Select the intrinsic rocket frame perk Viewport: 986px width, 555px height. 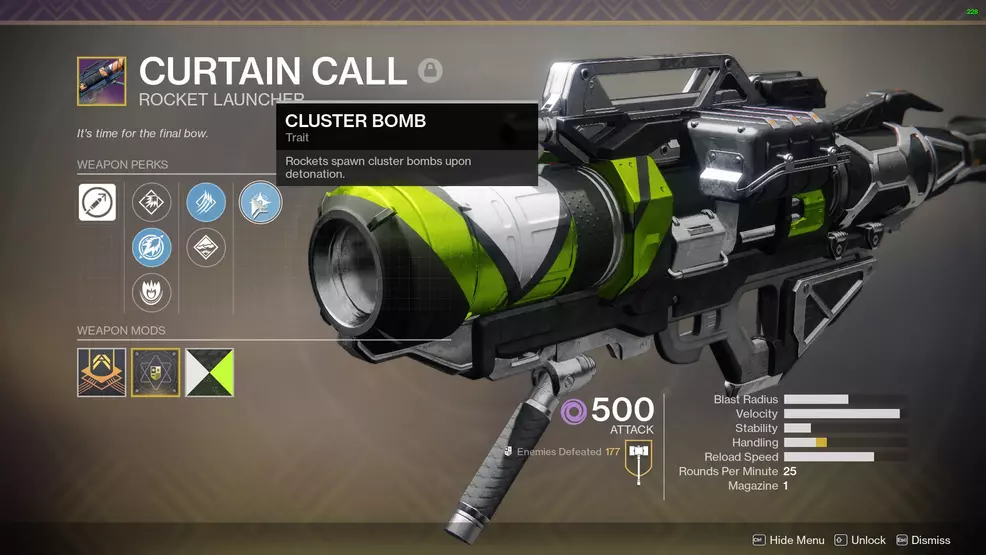pos(98,203)
